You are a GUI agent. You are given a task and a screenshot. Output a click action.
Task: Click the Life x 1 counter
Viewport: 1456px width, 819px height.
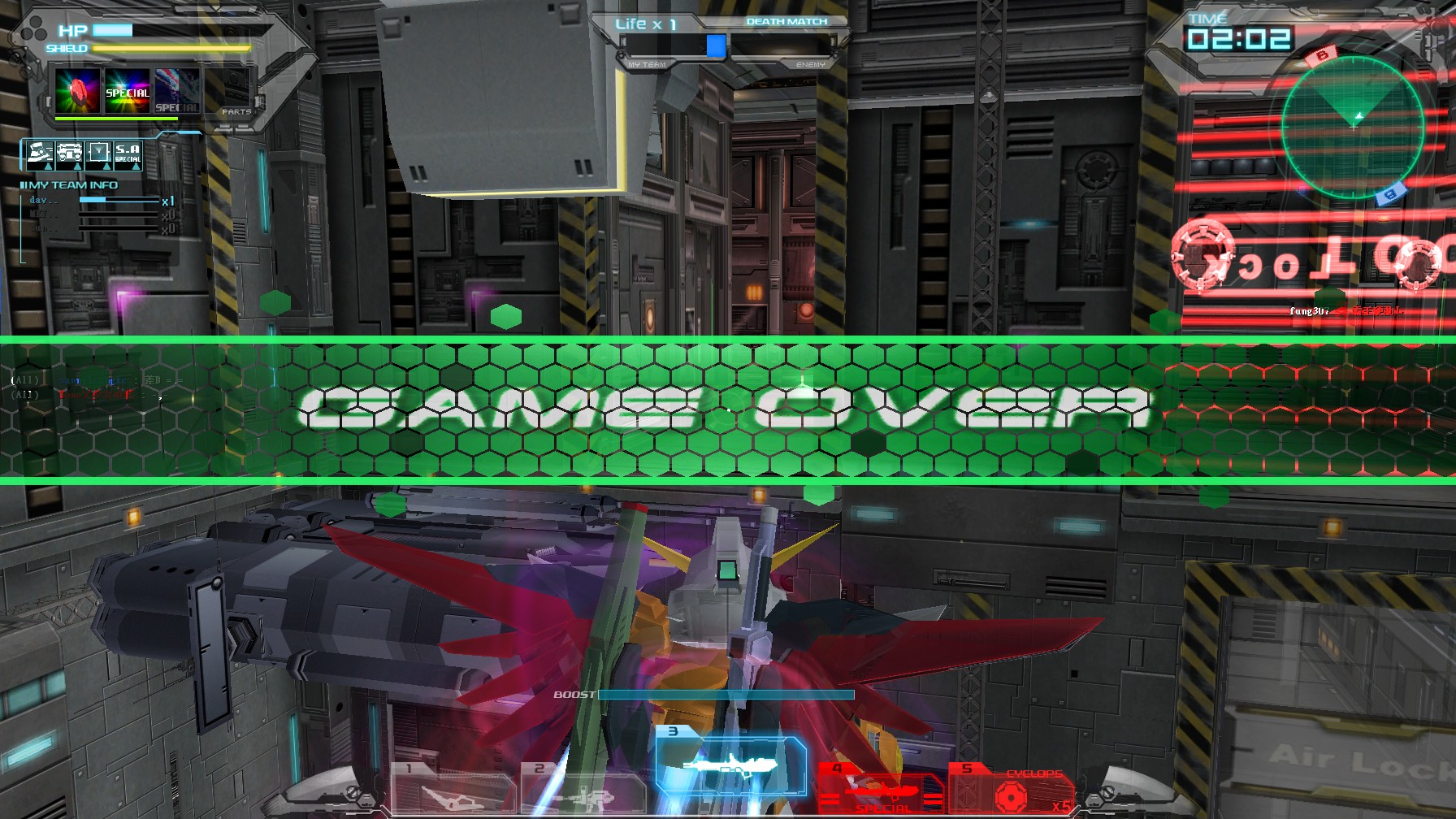point(646,24)
